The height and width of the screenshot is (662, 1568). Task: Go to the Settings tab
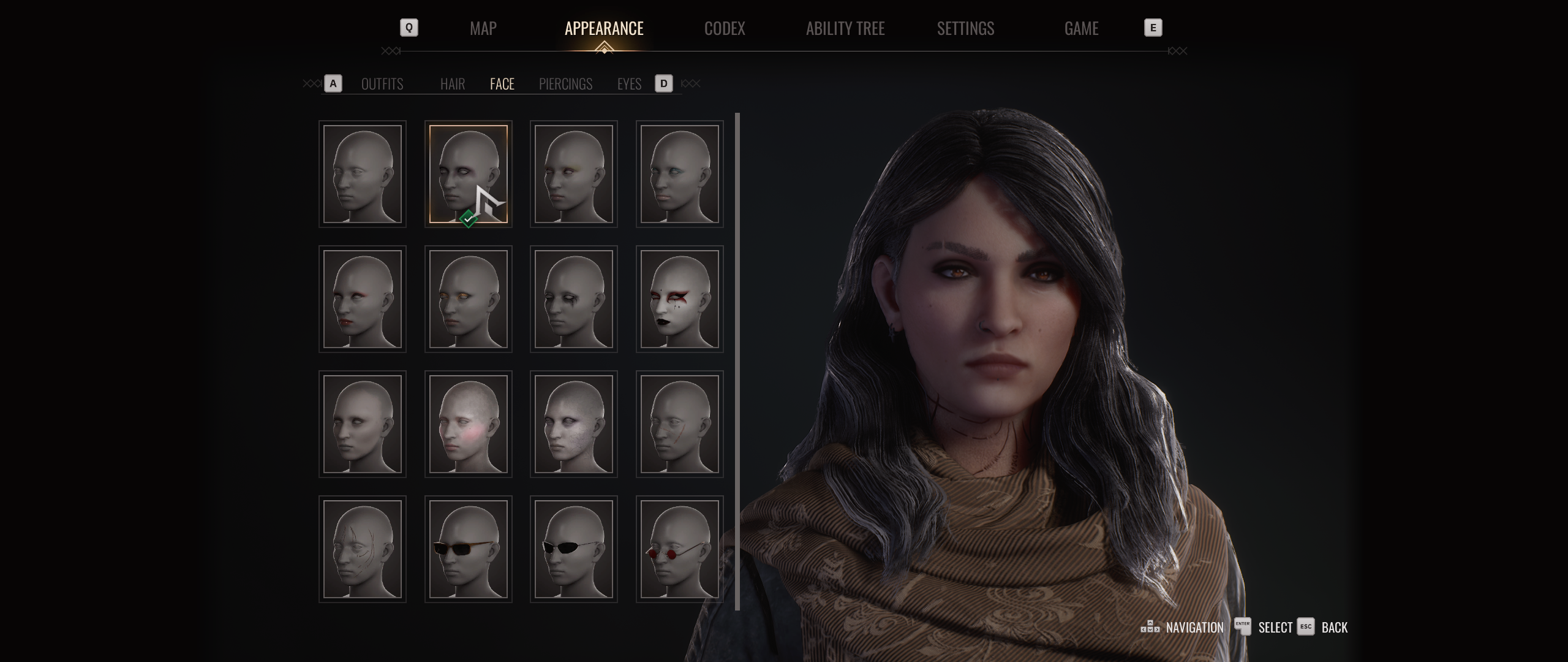[x=965, y=28]
